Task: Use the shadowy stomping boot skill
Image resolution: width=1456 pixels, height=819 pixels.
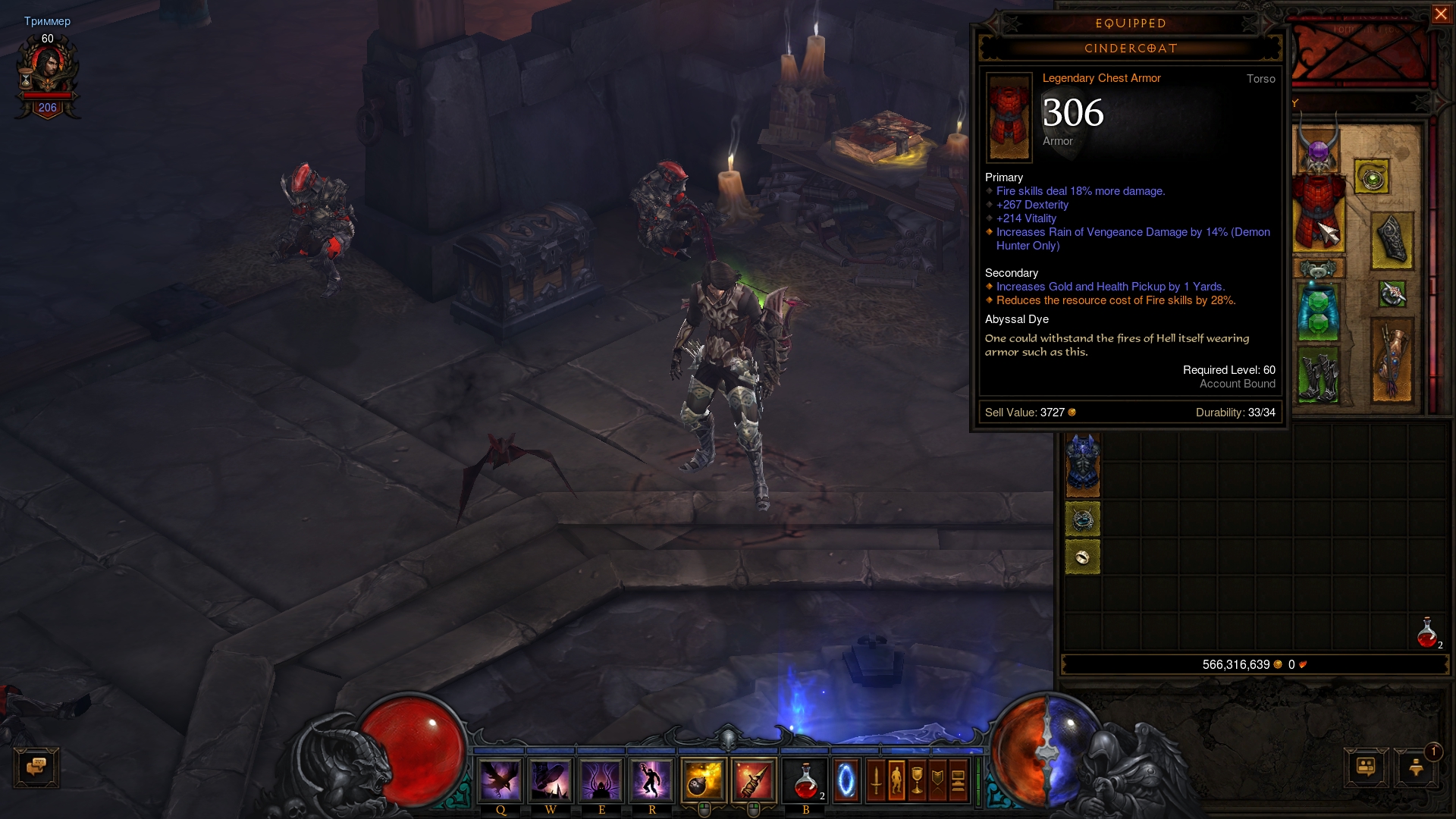Action: [x=551, y=780]
